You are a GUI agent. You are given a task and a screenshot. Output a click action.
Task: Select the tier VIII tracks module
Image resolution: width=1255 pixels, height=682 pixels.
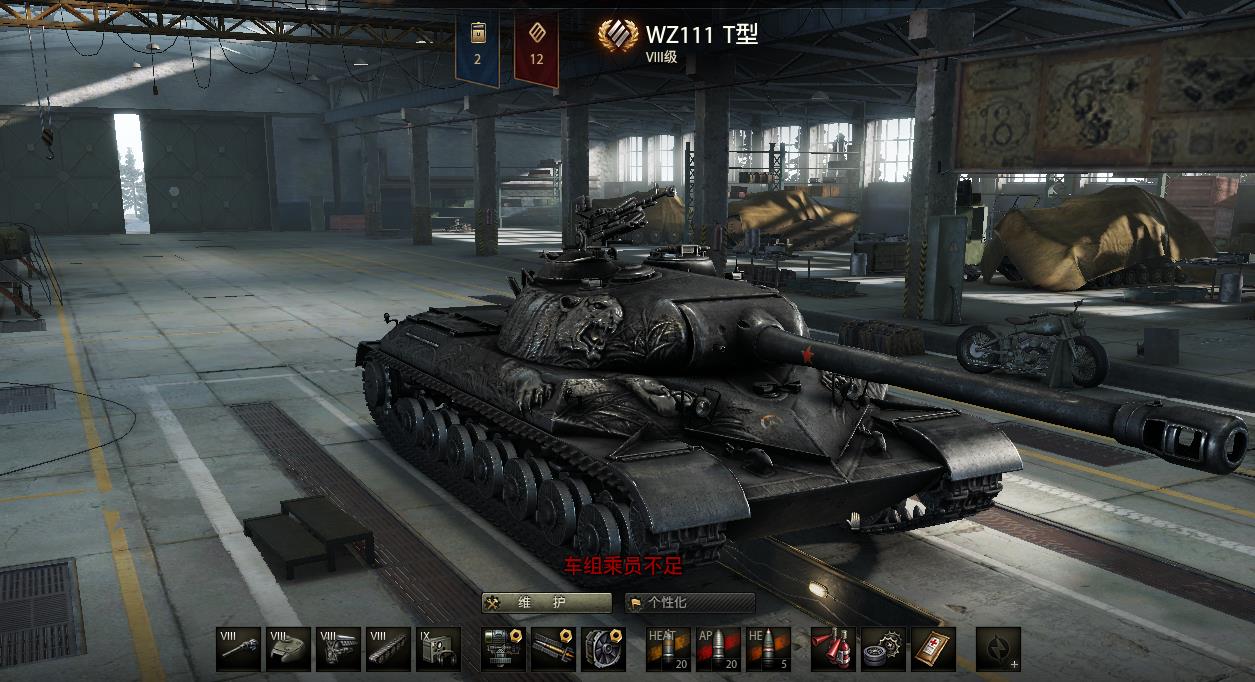(388, 649)
